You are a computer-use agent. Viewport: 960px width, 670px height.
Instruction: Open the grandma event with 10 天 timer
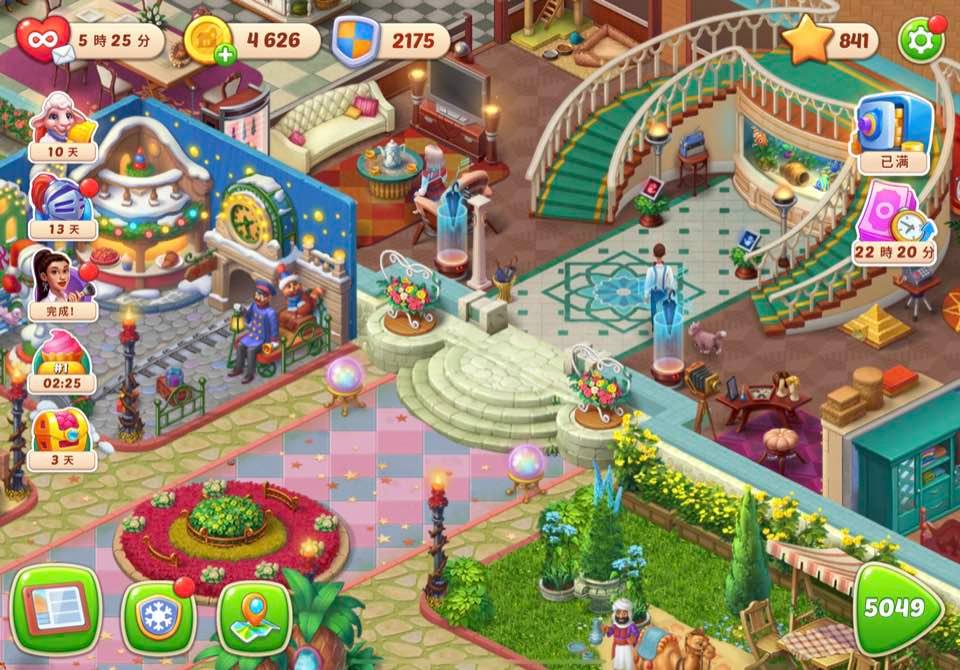60,124
